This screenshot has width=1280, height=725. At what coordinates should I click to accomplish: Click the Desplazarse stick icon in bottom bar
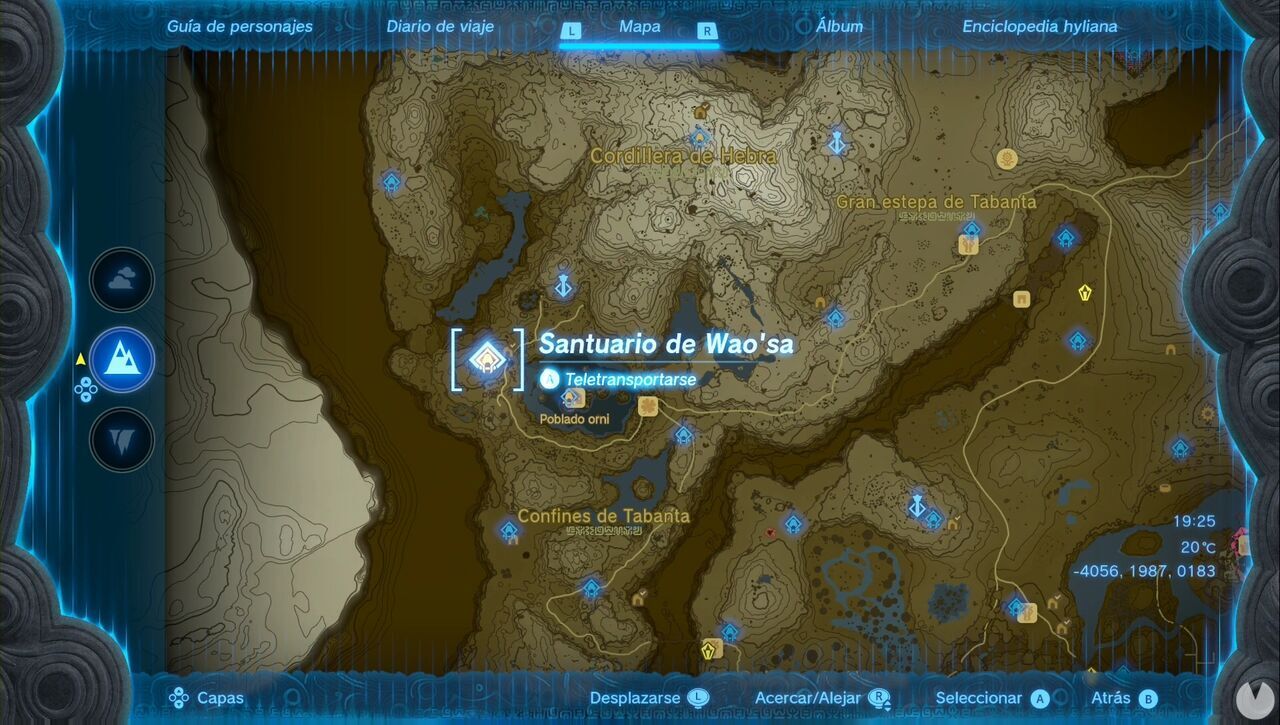[x=699, y=697]
